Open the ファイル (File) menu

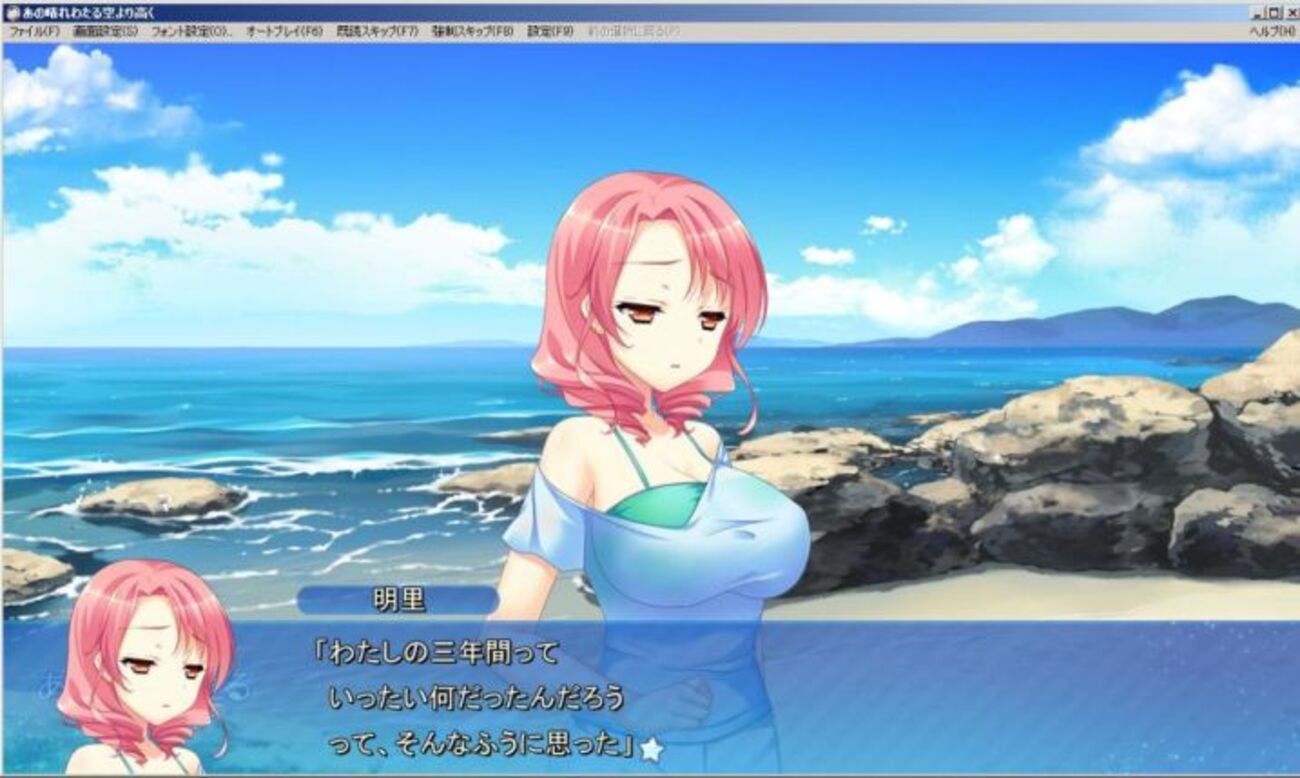34,31
